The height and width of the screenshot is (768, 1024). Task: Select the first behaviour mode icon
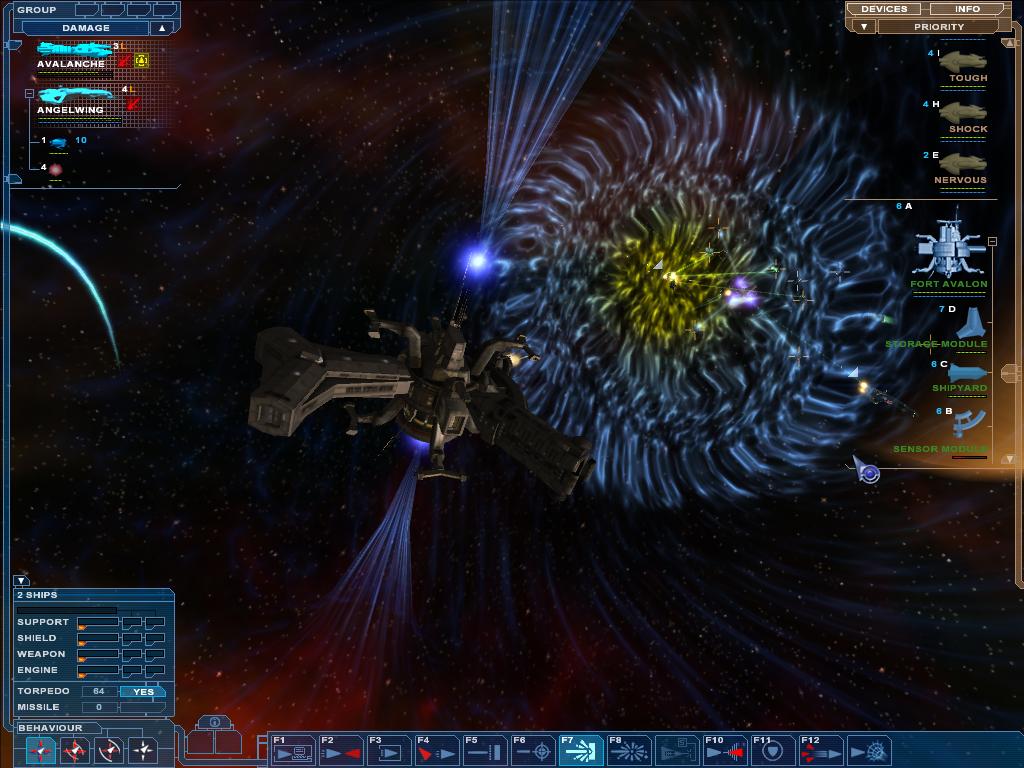(41, 749)
